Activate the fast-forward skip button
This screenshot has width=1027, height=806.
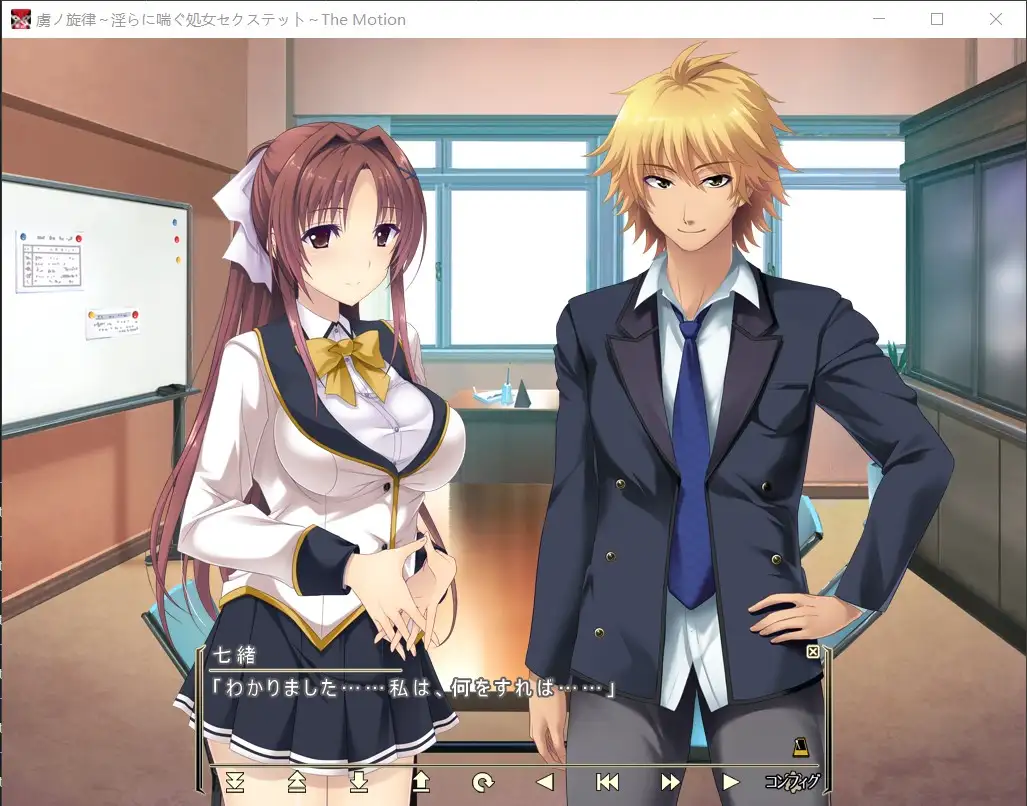670,781
